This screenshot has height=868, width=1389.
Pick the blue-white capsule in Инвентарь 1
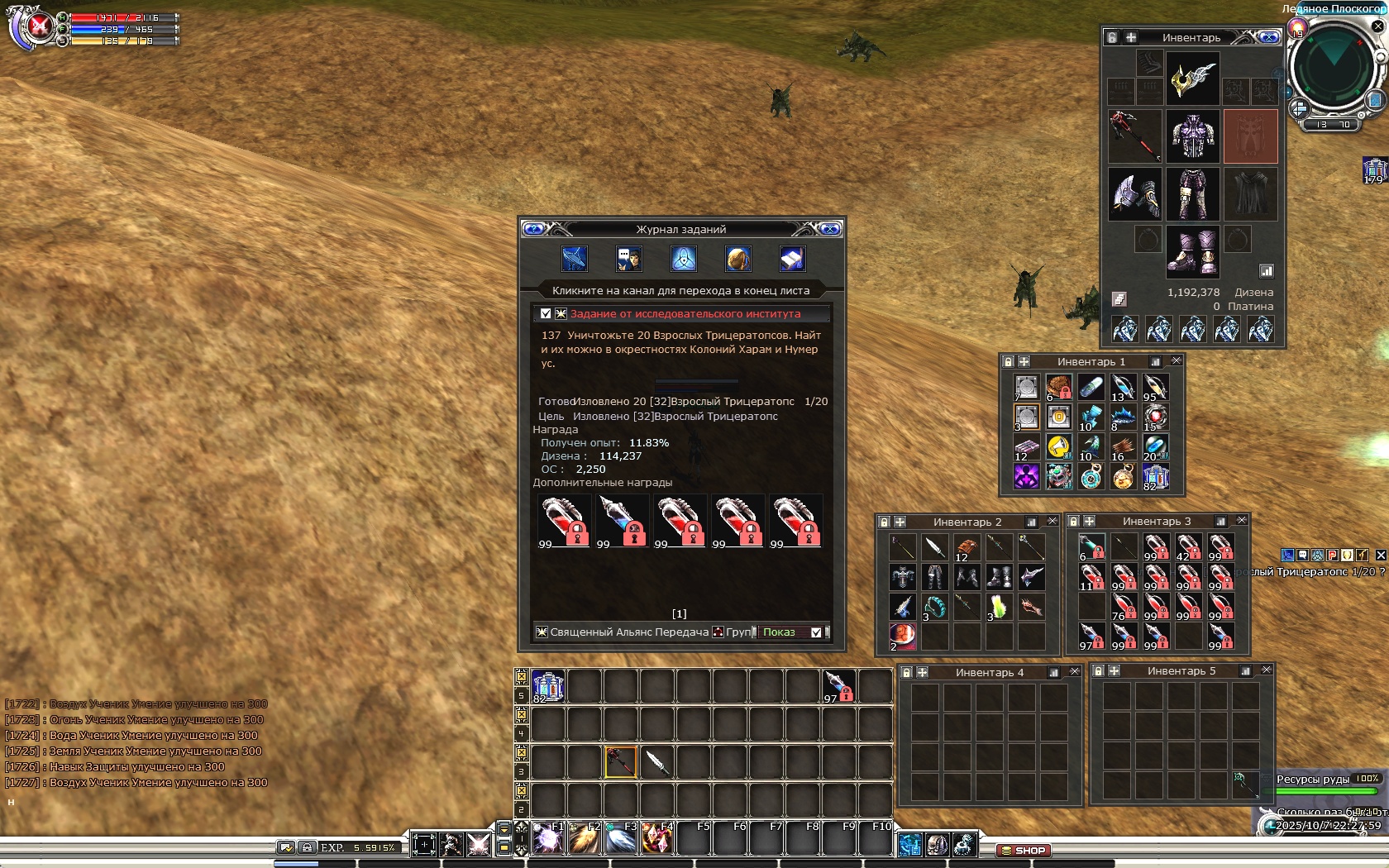[x=1091, y=387]
